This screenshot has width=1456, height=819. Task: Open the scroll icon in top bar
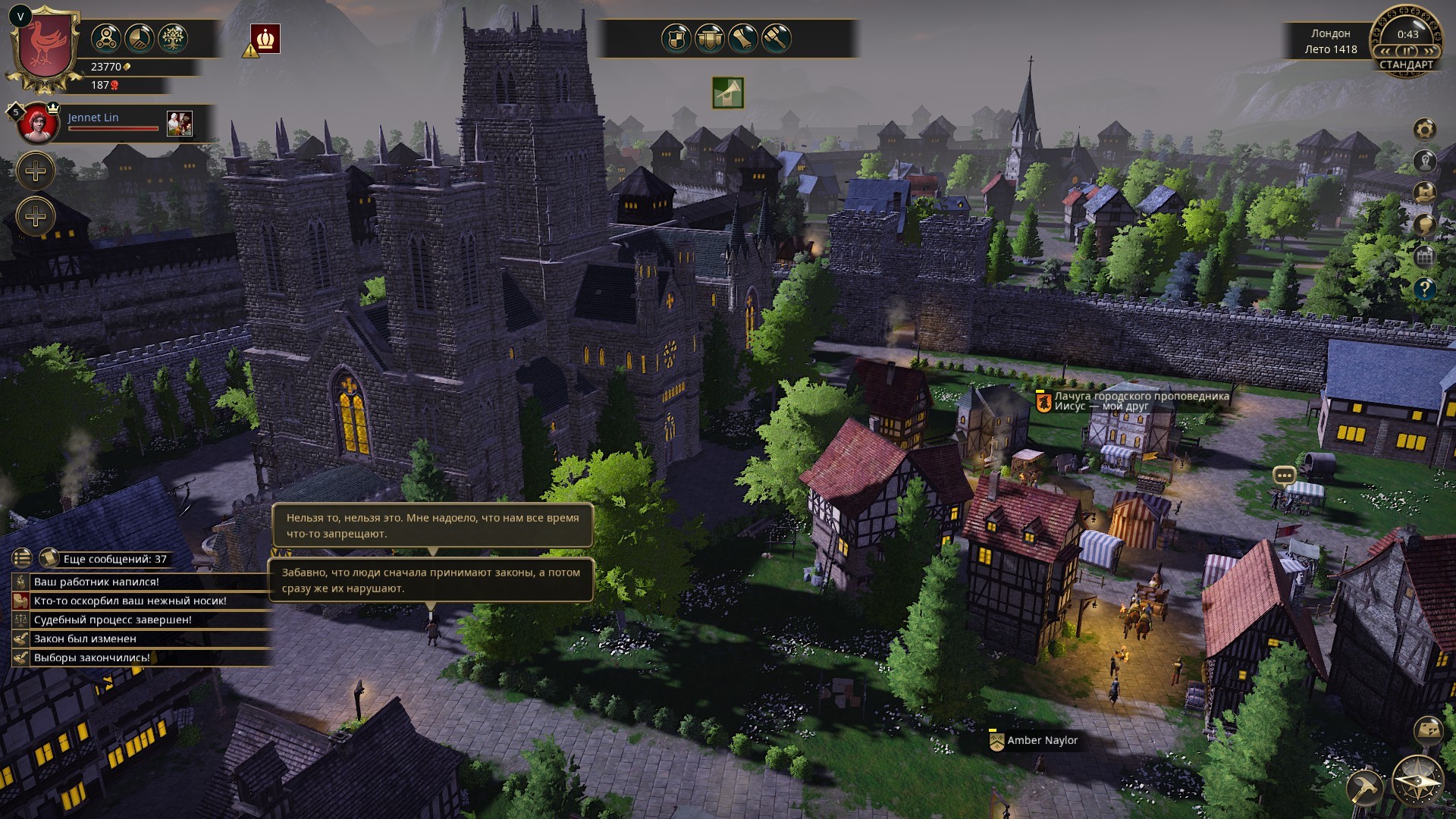[x=743, y=38]
